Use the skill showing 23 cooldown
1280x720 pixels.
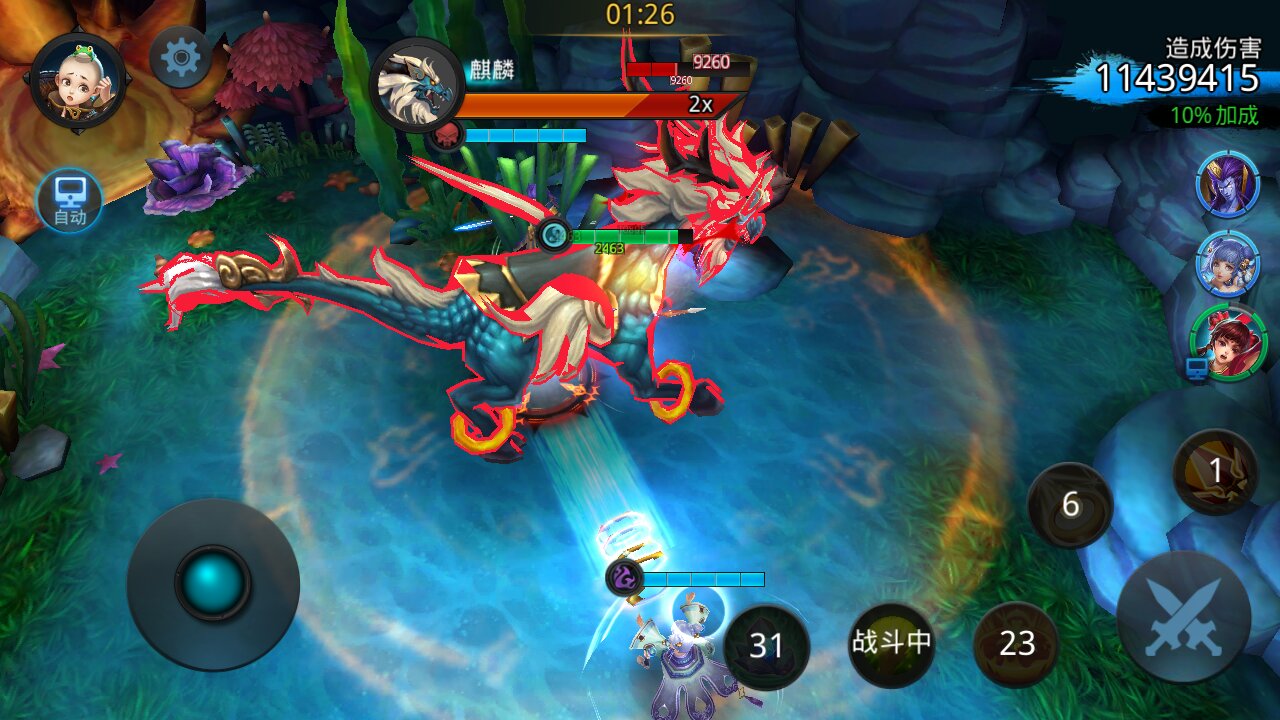click(x=1016, y=644)
